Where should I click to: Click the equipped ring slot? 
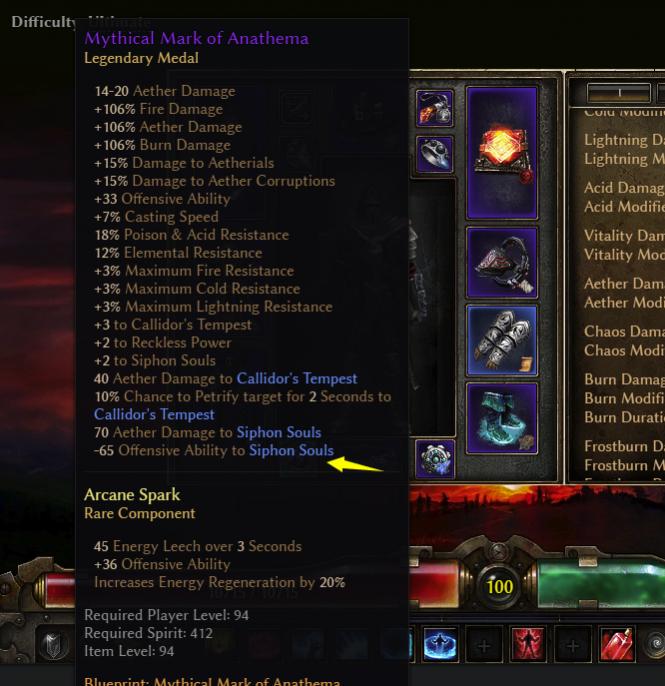(x=435, y=154)
